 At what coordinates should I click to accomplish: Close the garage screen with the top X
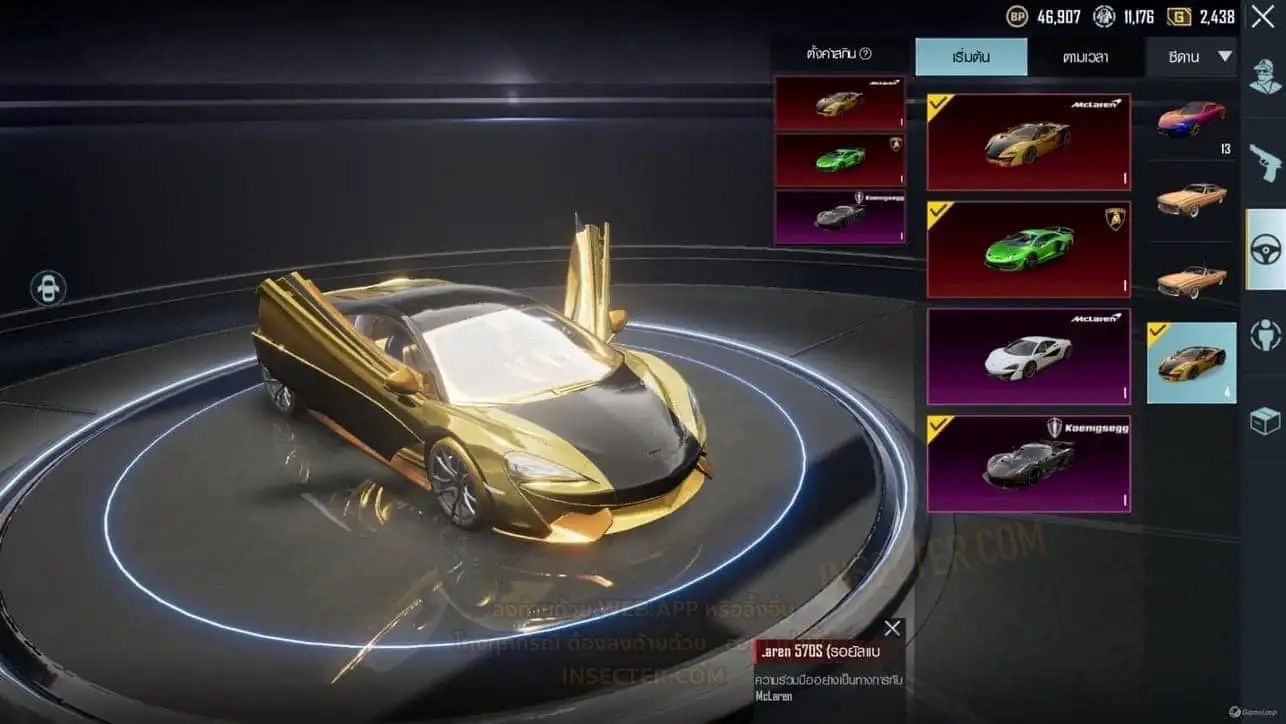coord(1262,16)
